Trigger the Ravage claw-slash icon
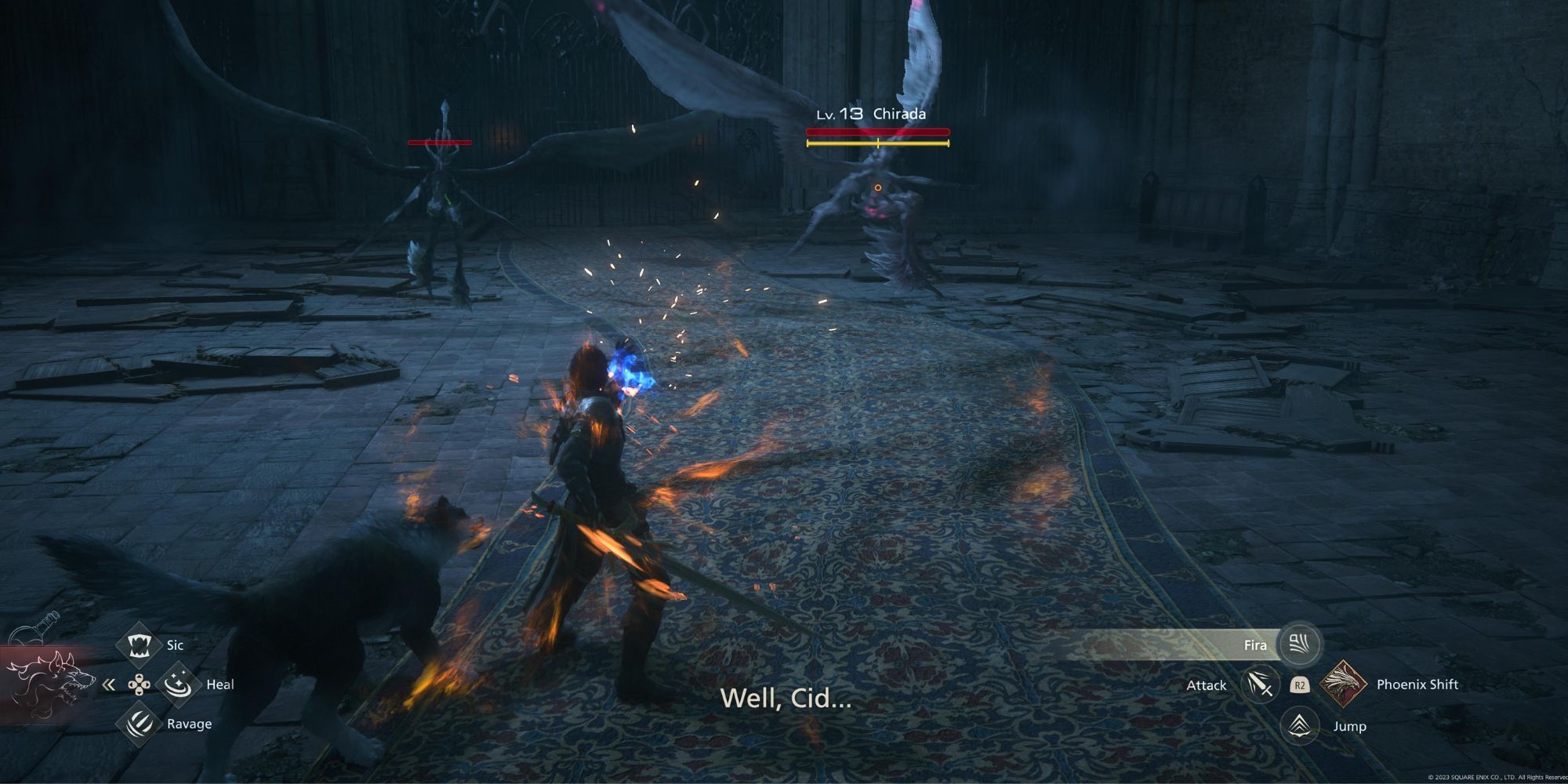 coord(139,724)
